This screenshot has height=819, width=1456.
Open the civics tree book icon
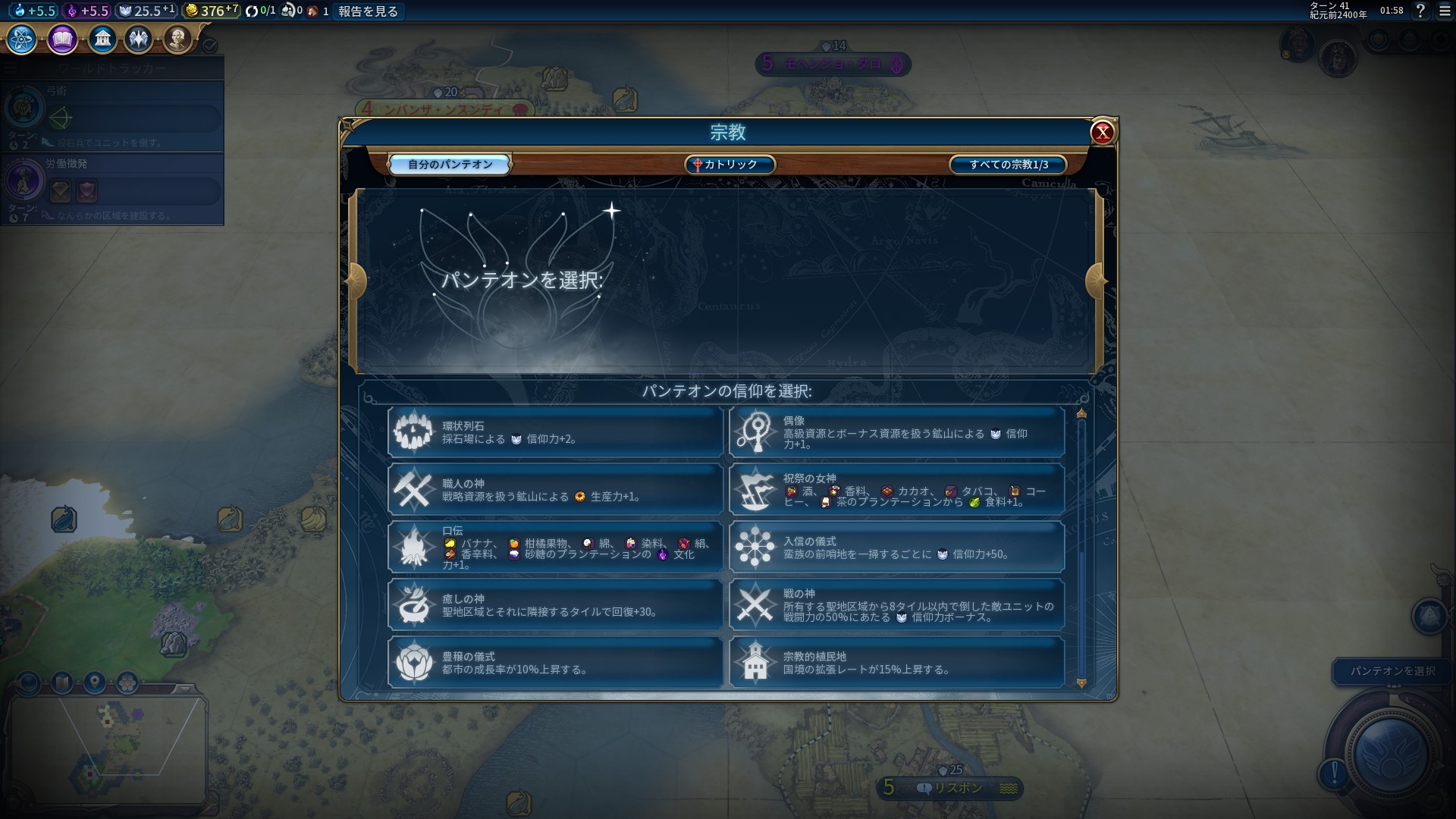point(62,39)
